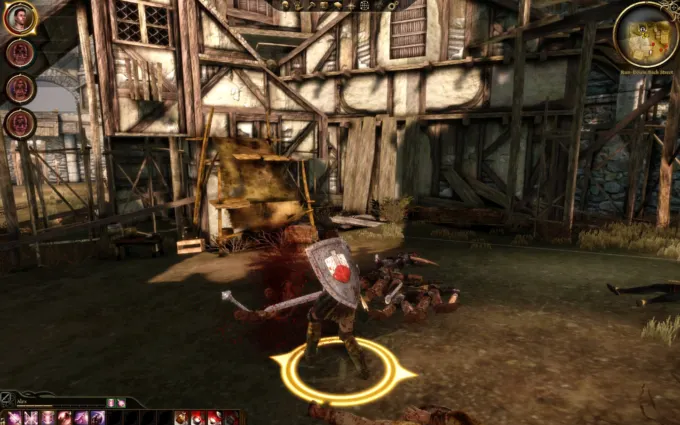Image resolution: width=680 pixels, height=425 pixels.
Task: Open the world map globe icon
Action: point(364,5)
